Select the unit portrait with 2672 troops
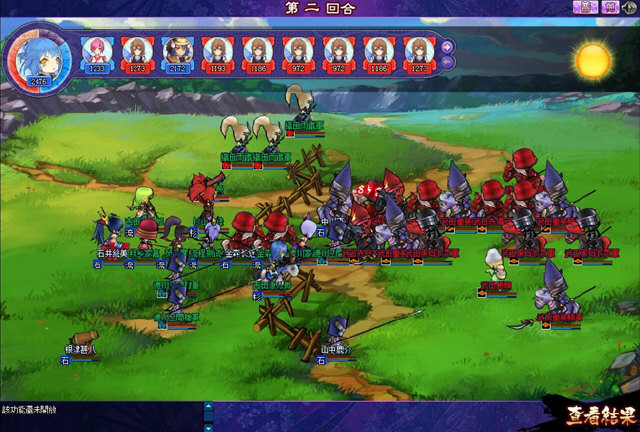The width and height of the screenshot is (640, 432). point(177,51)
